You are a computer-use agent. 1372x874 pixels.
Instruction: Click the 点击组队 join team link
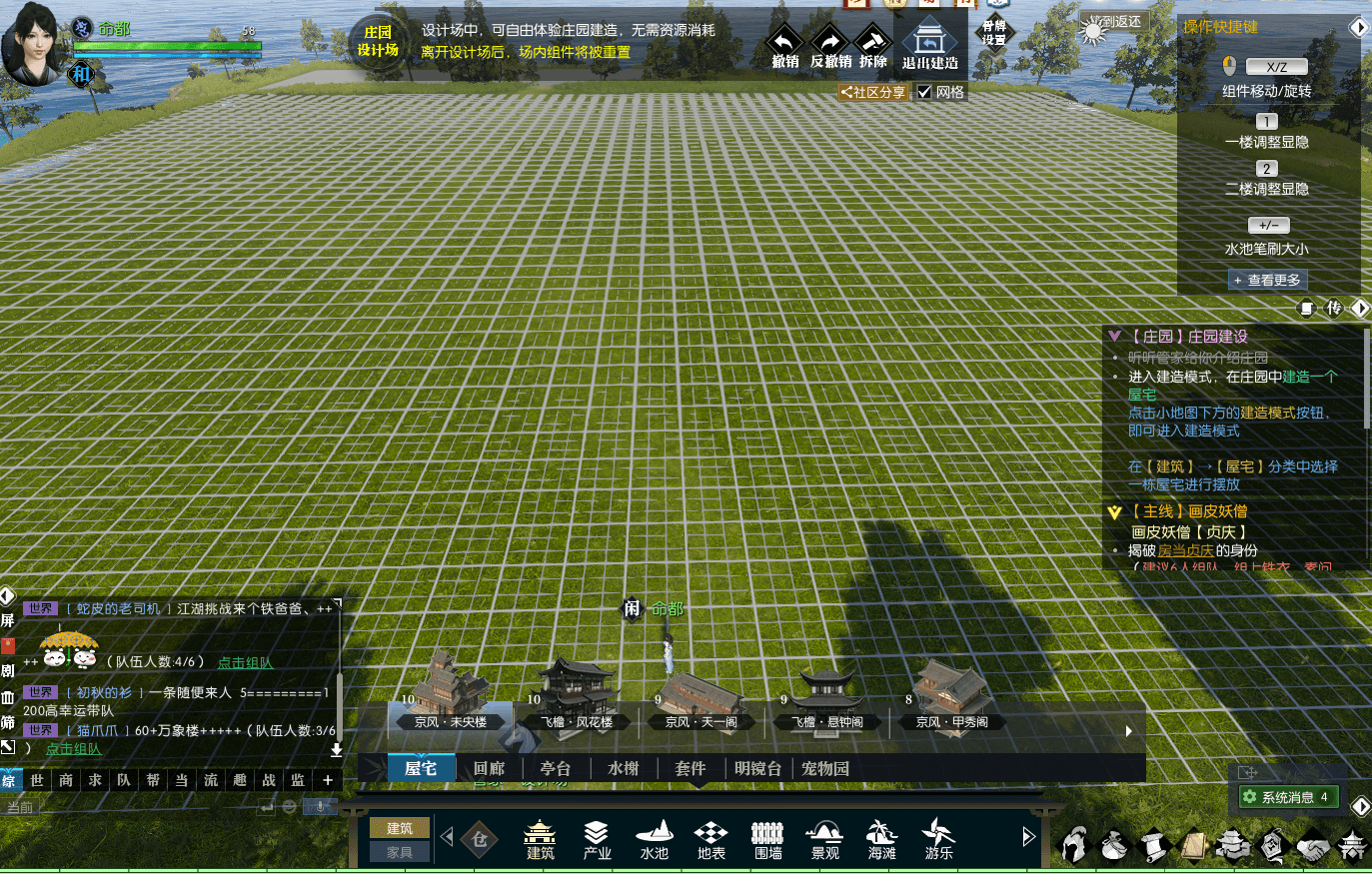click(x=245, y=662)
